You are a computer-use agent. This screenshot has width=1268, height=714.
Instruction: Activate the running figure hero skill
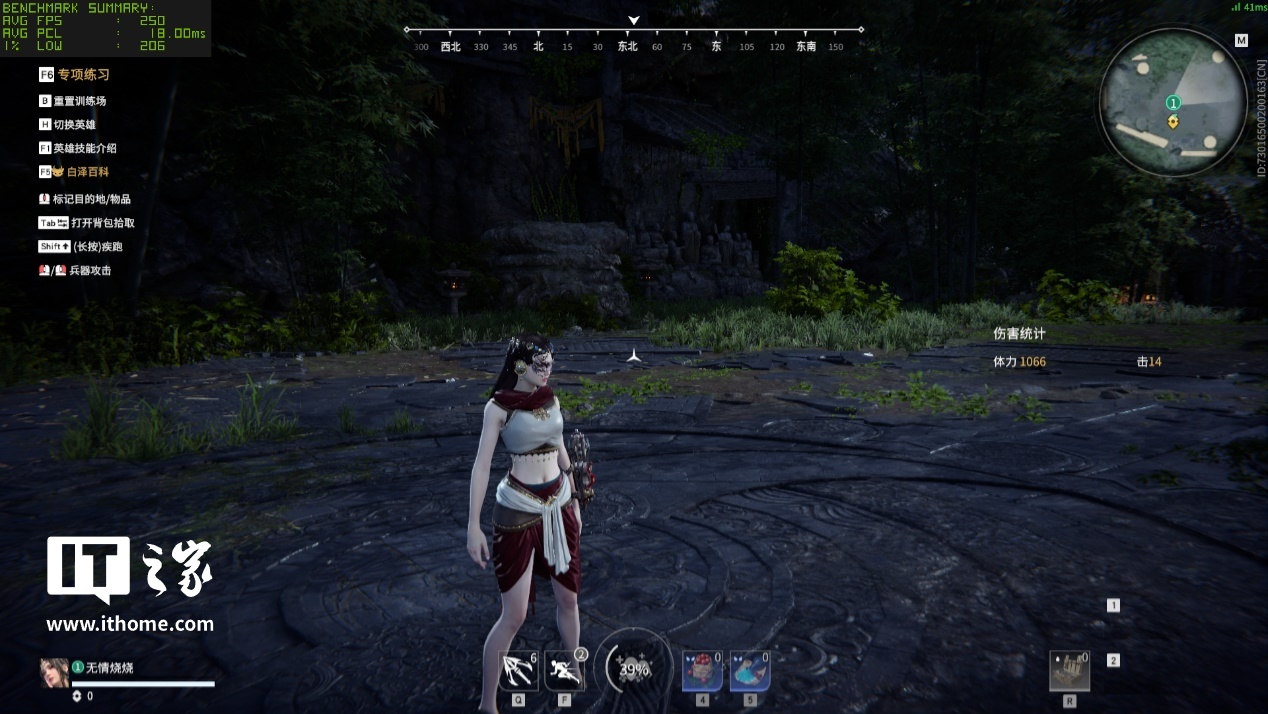pos(564,671)
